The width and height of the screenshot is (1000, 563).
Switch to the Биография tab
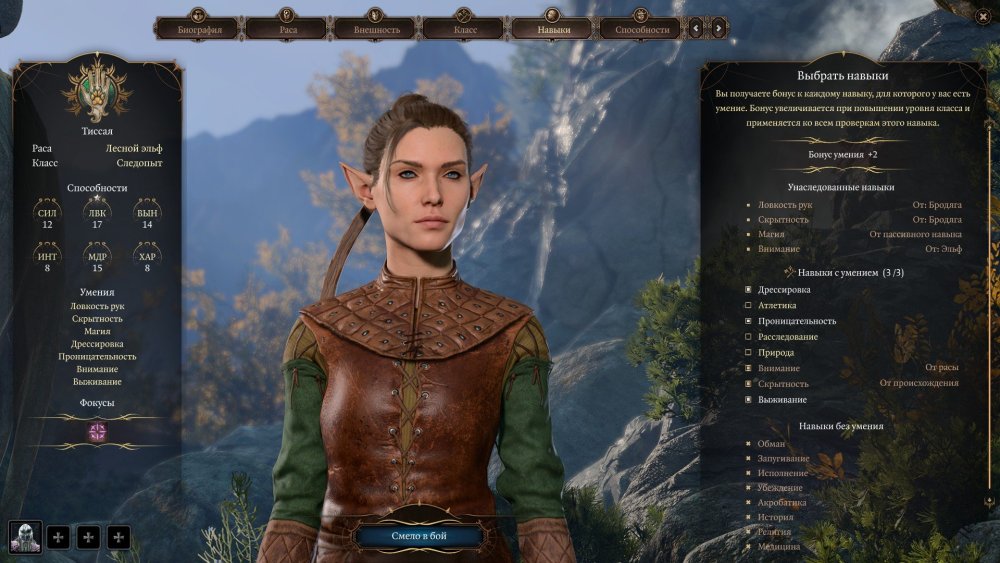198,29
